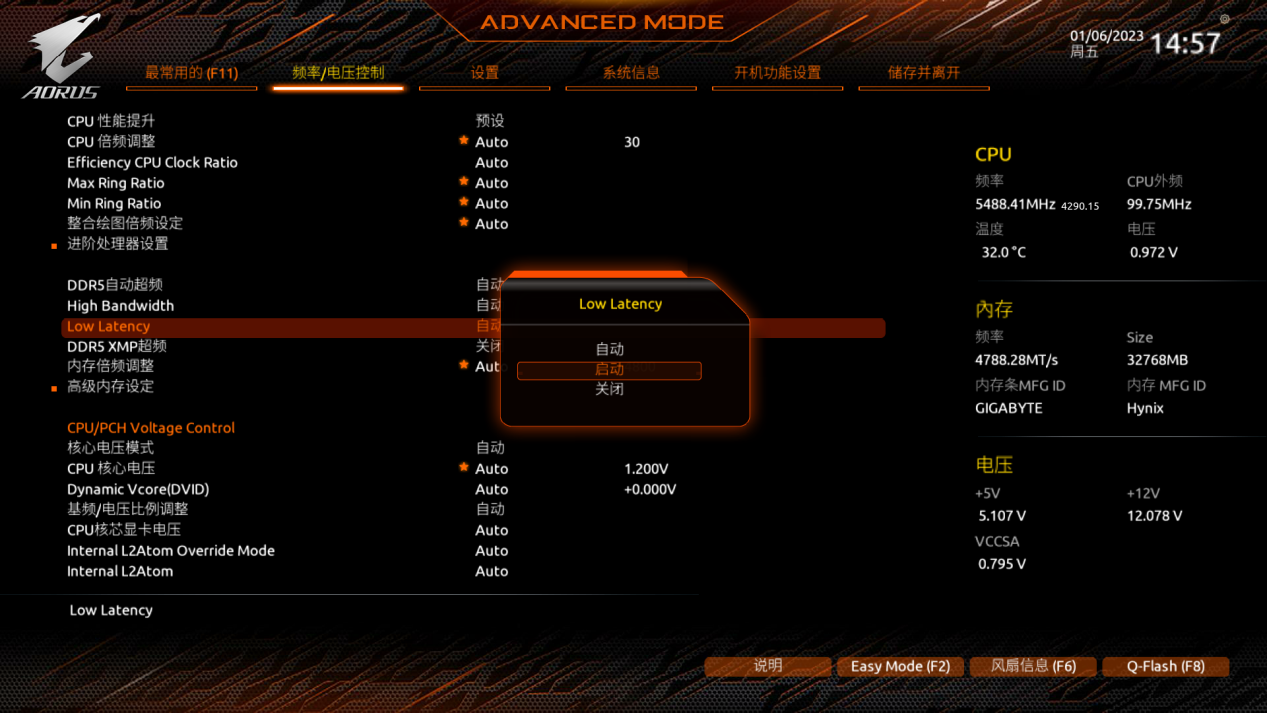Go to the 储存并离开 tab

click(x=923, y=73)
